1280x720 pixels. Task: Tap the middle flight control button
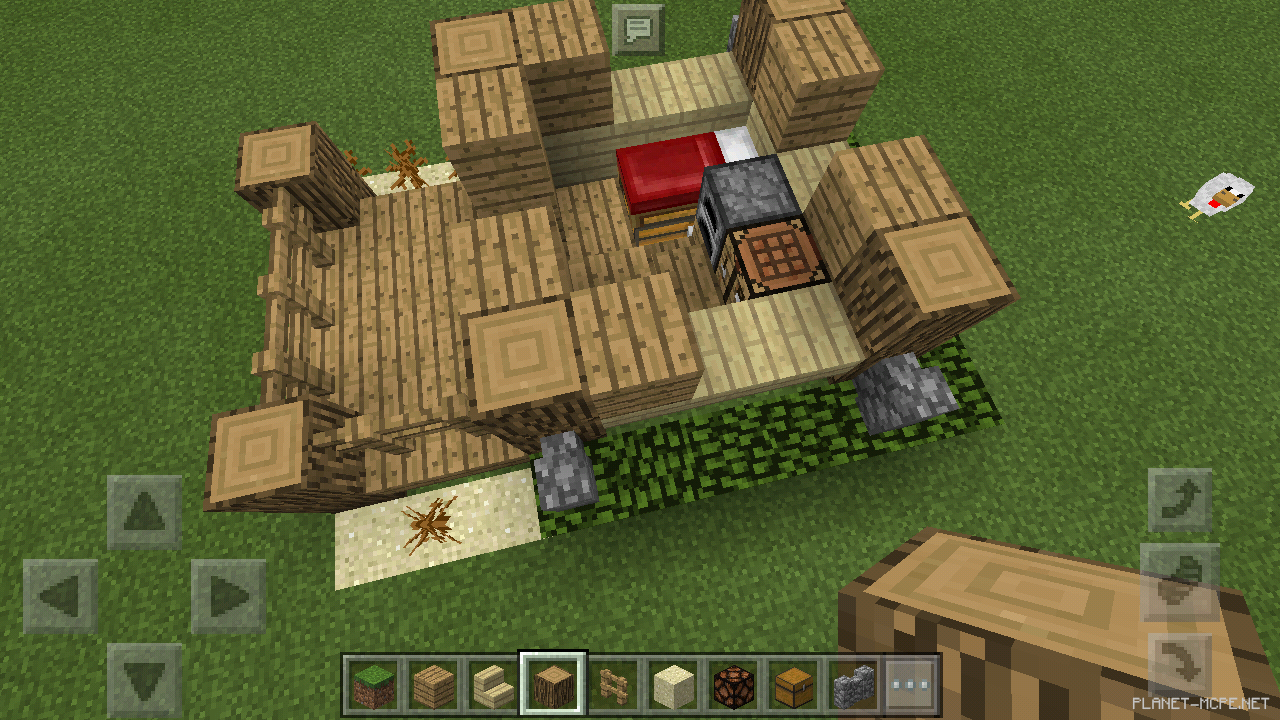1180,580
